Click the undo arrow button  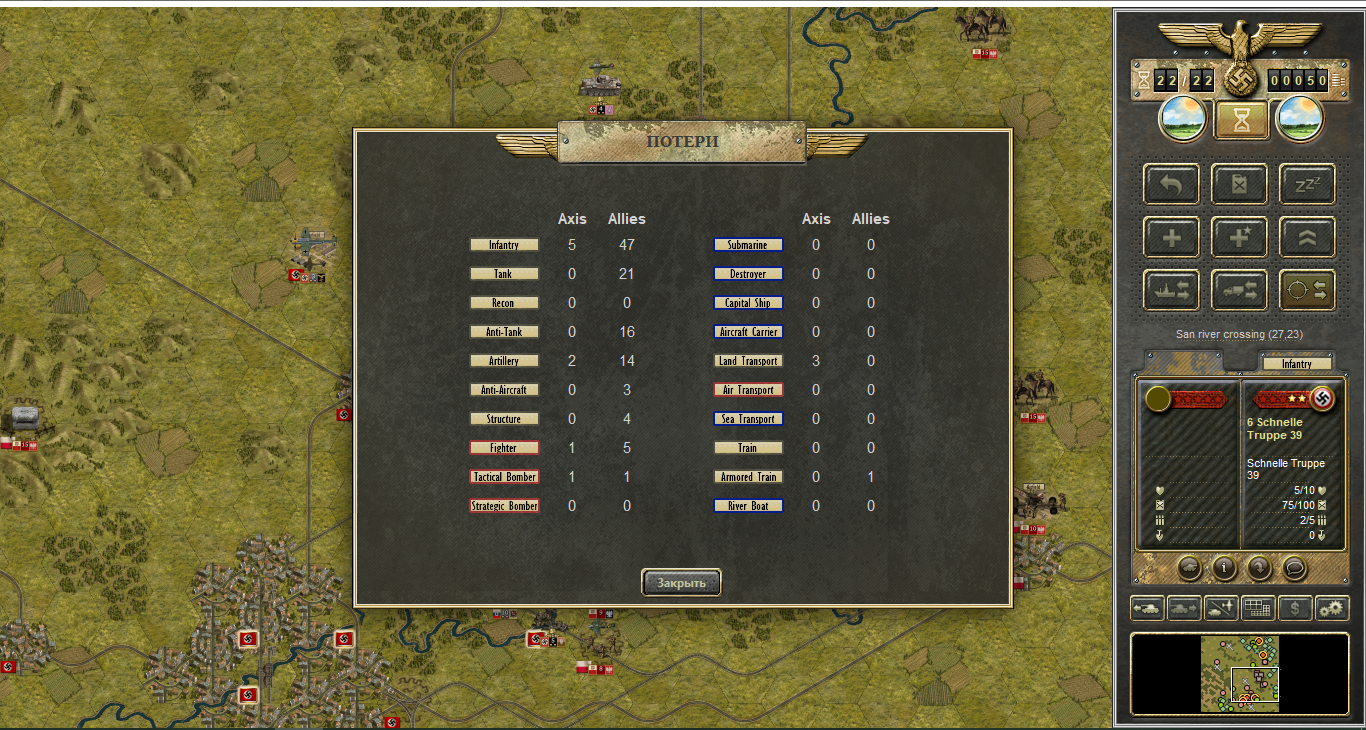coord(1171,184)
